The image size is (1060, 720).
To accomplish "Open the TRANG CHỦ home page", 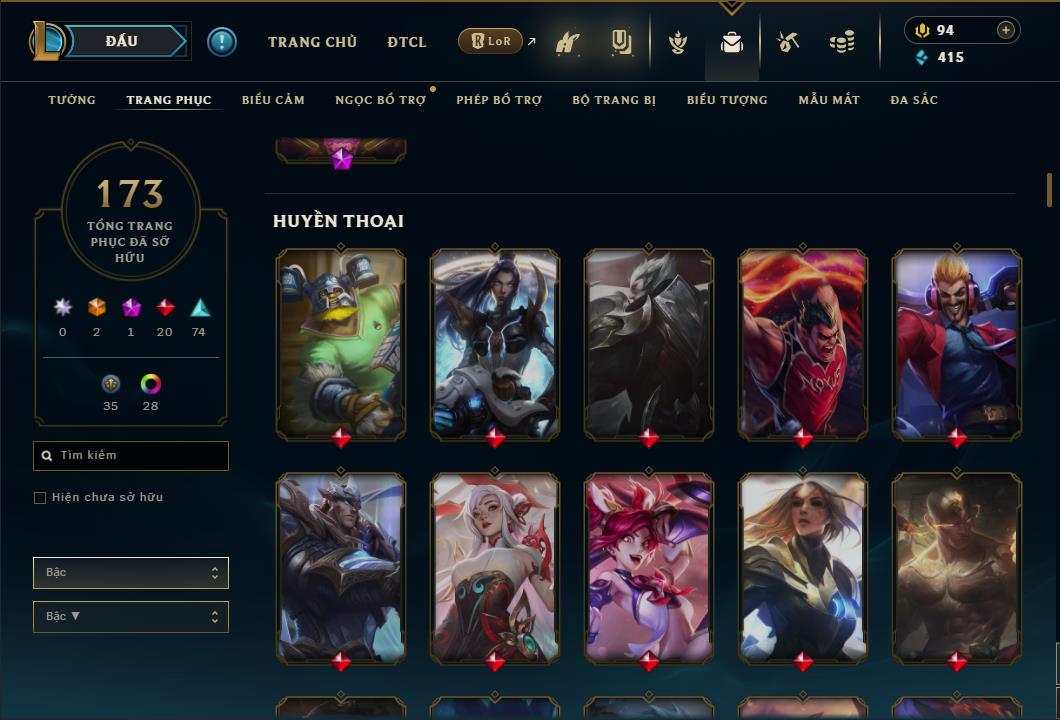I will click(312, 42).
